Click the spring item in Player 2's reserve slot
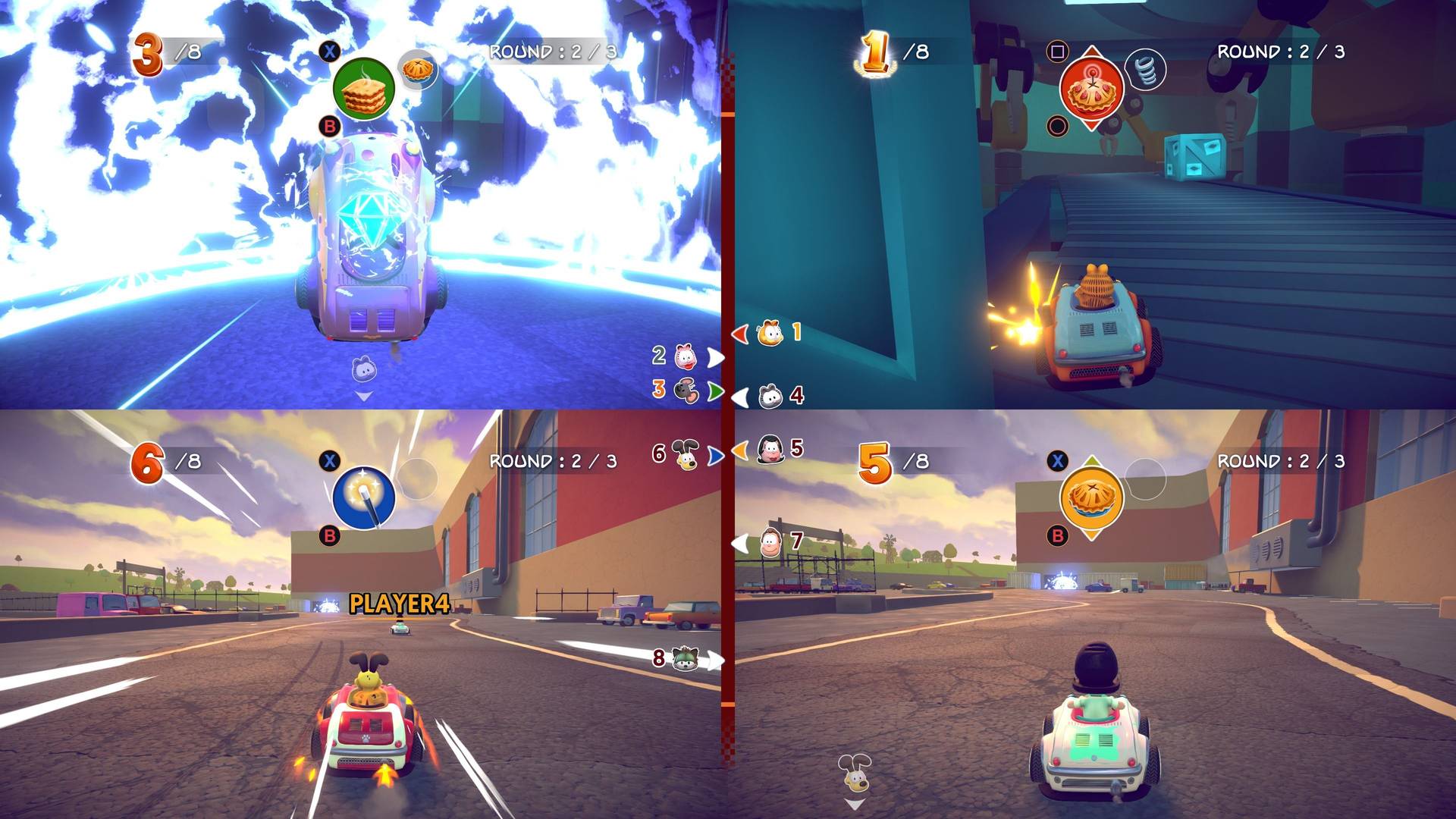Image resolution: width=1456 pixels, height=819 pixels. coord(1147,67)
